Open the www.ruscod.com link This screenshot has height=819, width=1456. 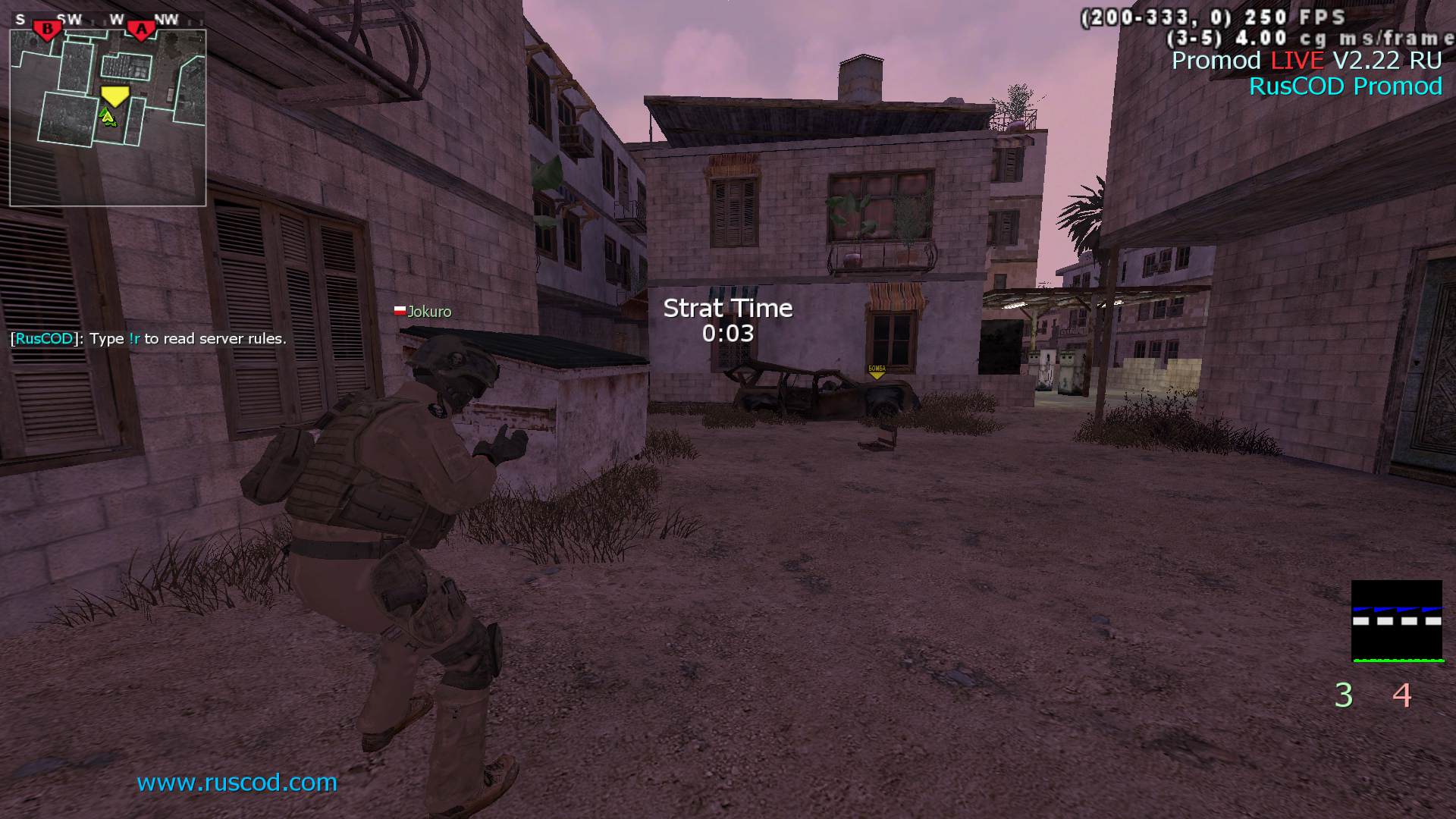tap(237, 782)
